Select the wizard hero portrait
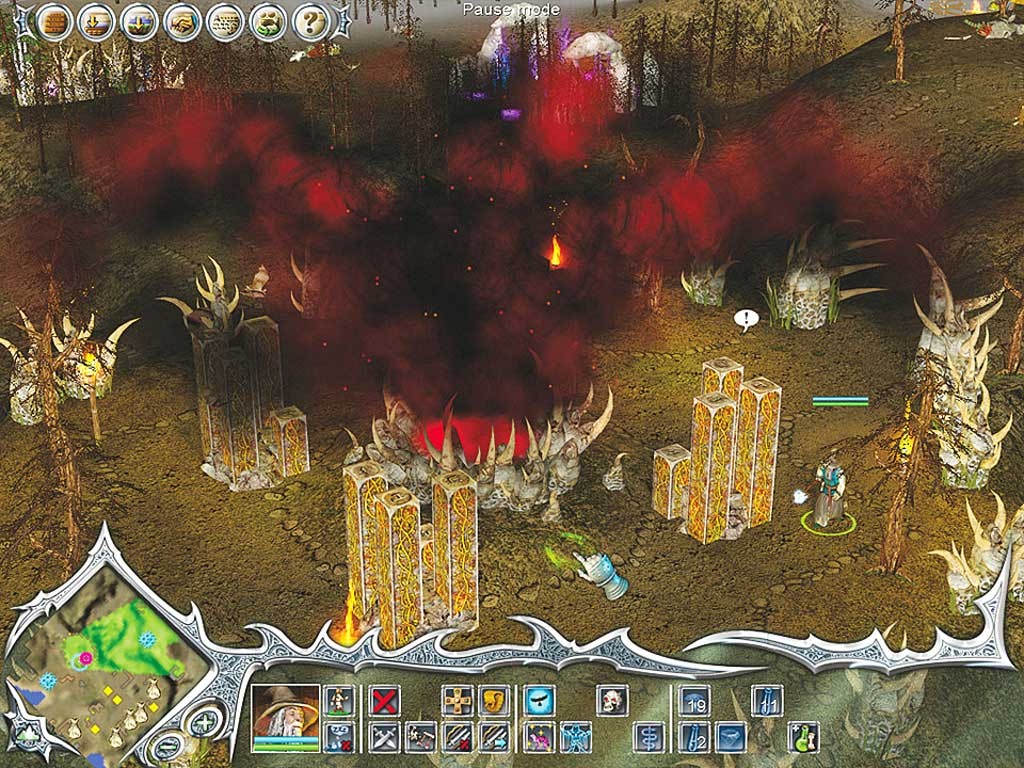1024x768 pixels. [x=285, y=712]
